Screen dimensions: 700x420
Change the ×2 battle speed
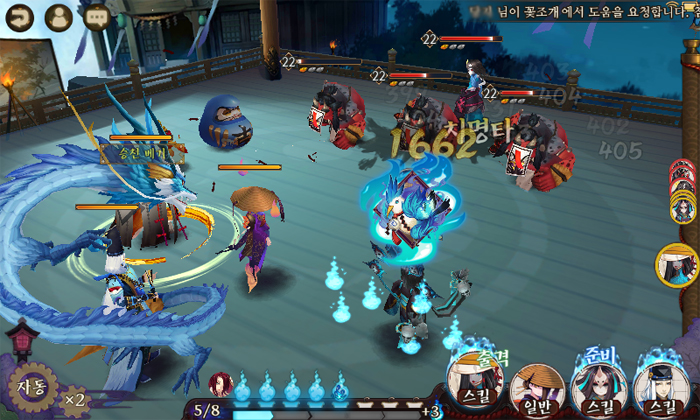point(74,400)
